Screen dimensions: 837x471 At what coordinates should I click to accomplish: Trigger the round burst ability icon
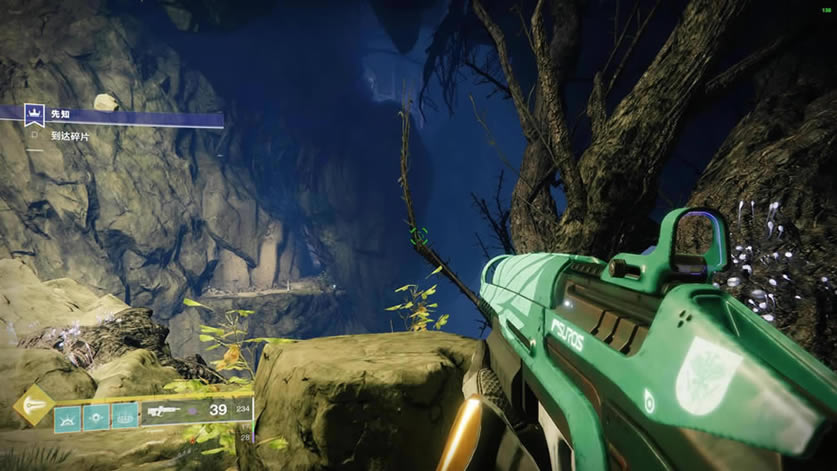pyautogui.click(x=97, y=414)
